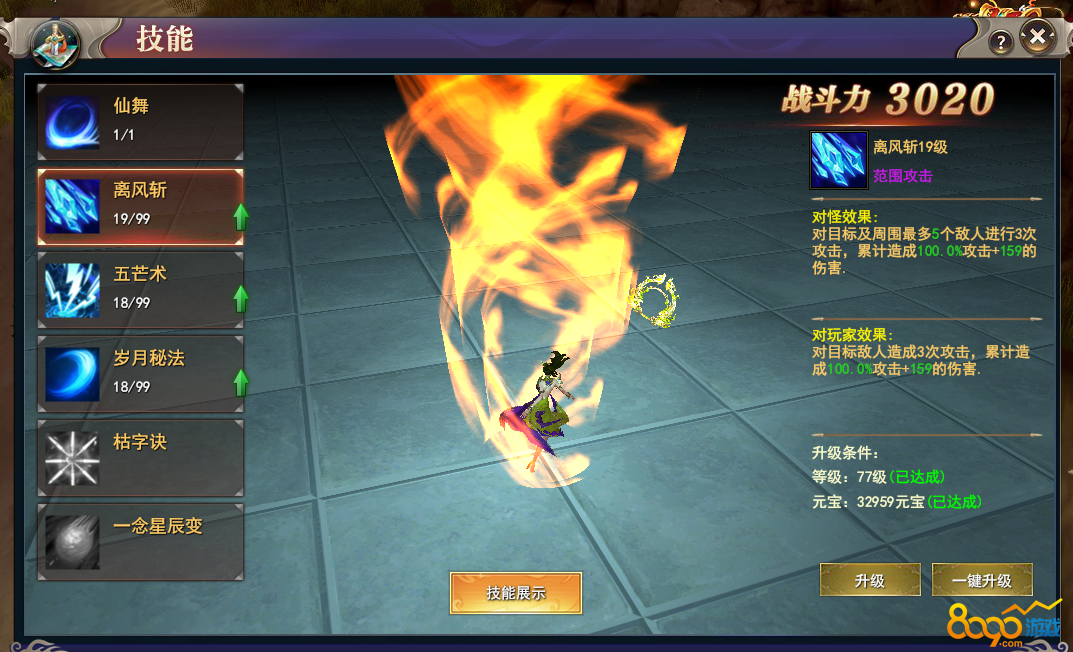Choose the 五芒术 skill row
Image resolution: width=1073 pixels, height=652 pixels.
coord(140,290)
